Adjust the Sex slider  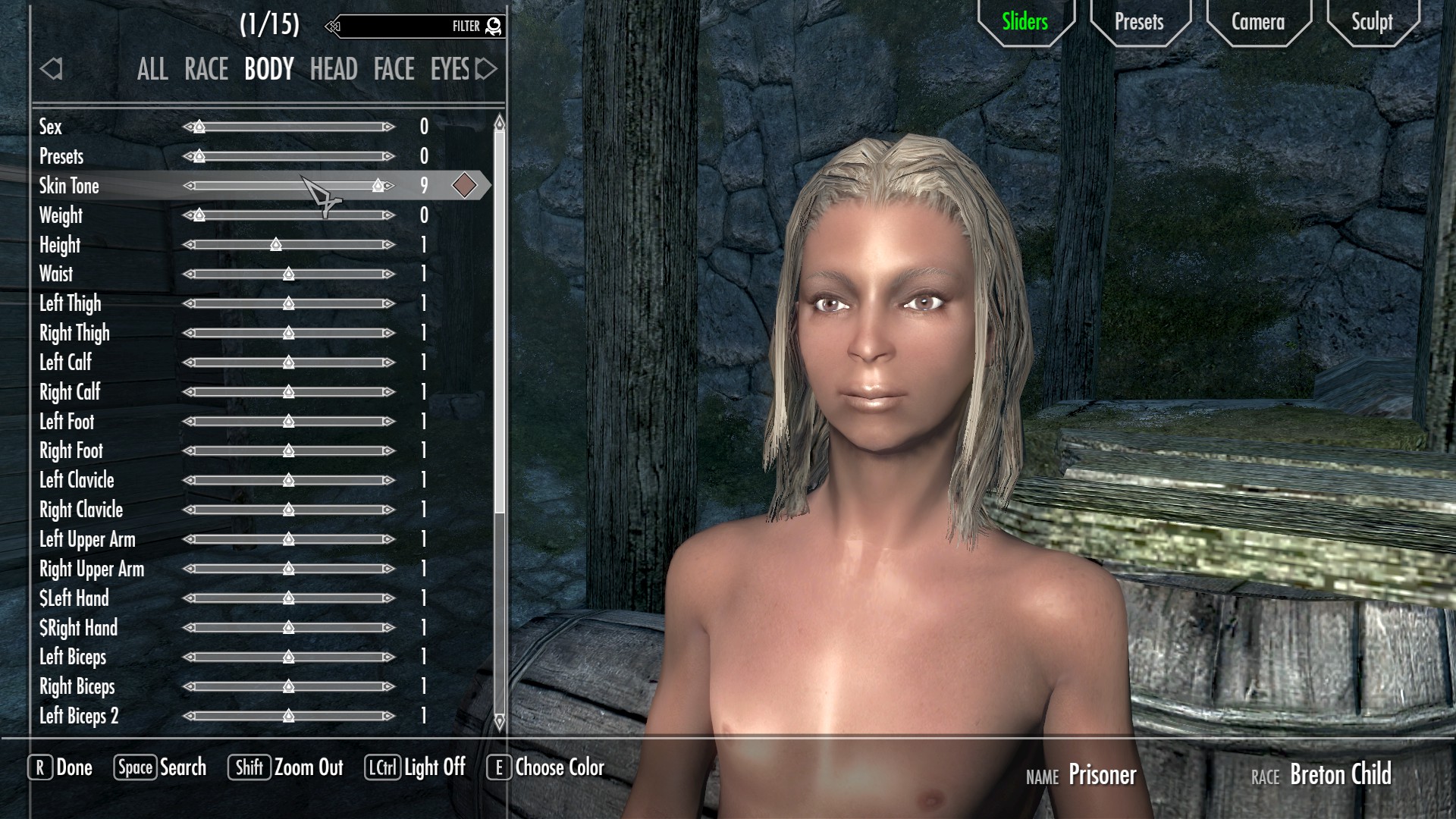(x=288, y=127)
